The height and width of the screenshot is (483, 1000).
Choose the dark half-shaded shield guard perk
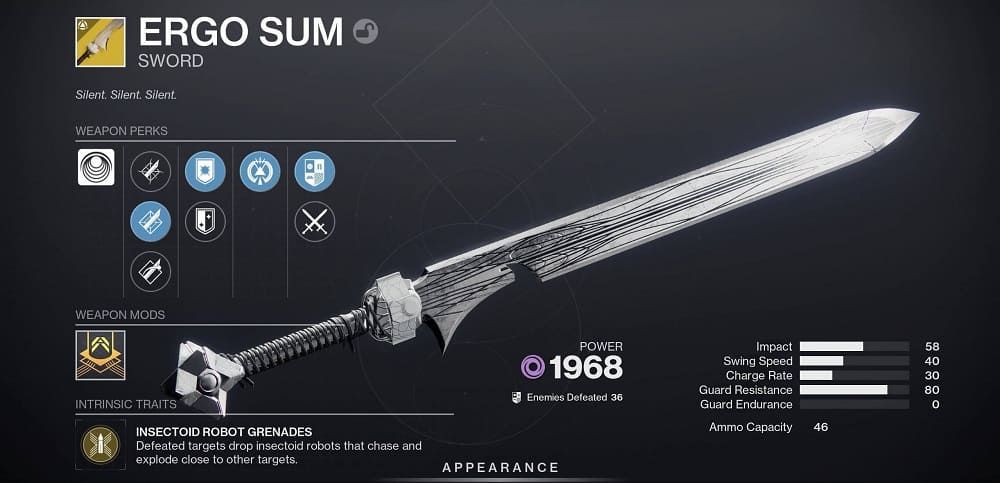205,221
